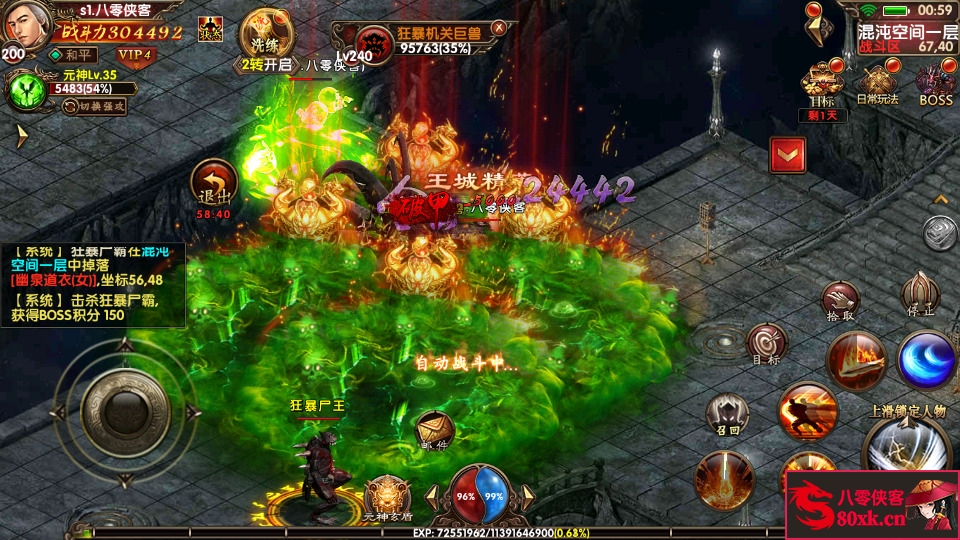The image size is (960, 540).
Task: Open the VIP4 badge
Action: pyautogui.click(x=135, y=54)
